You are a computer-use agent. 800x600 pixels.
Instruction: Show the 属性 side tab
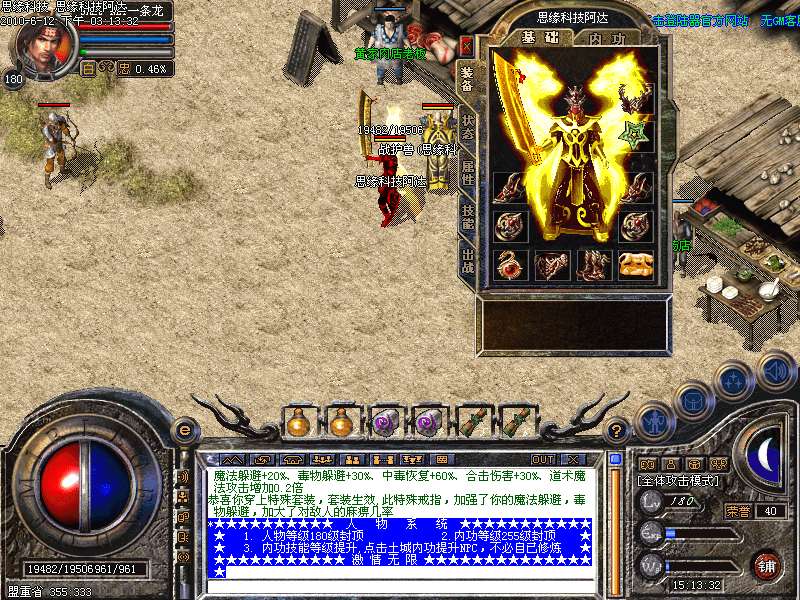point(467,174)
